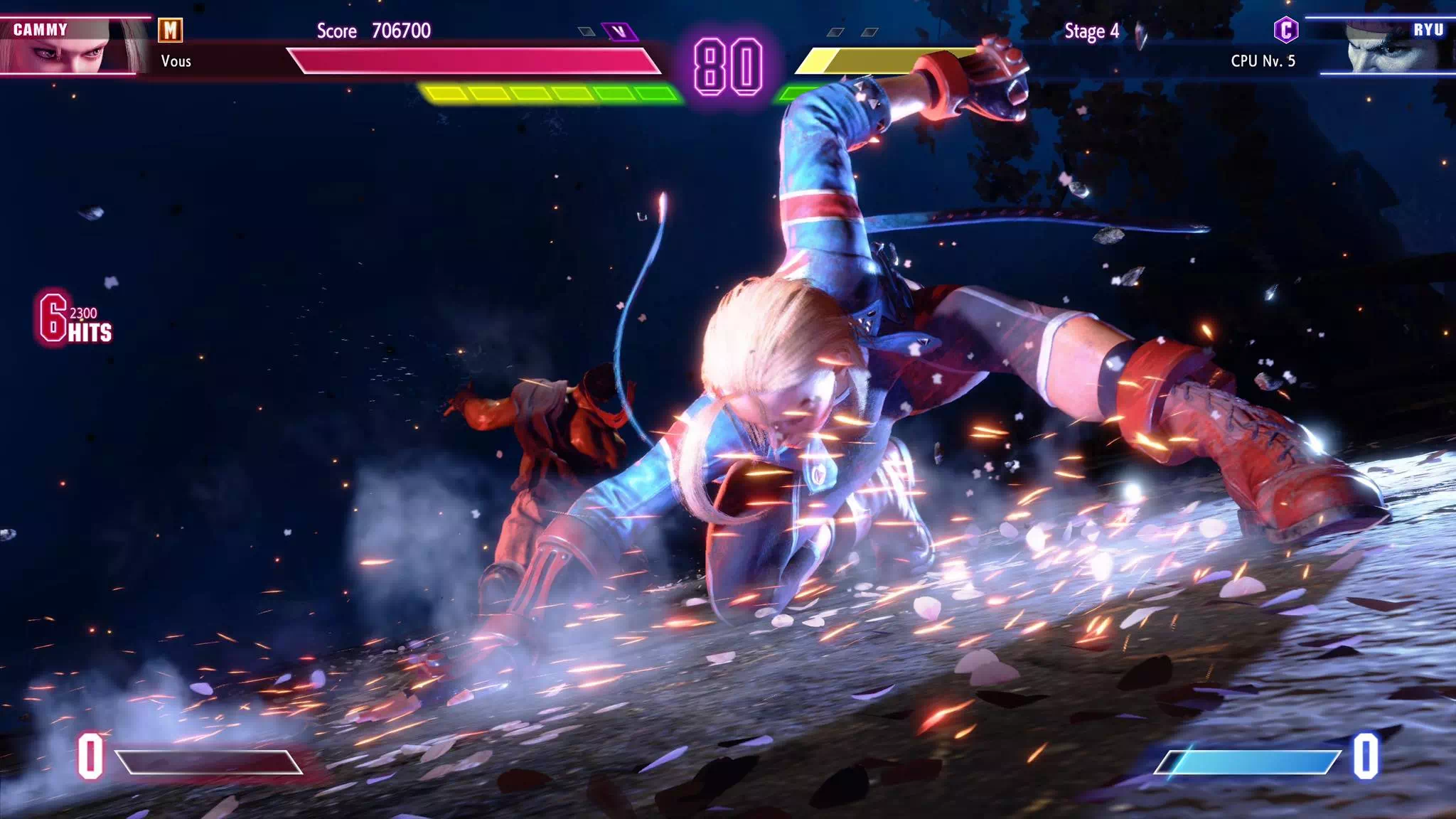Screen dimensions: 1456x819
Task: Select the purple C control-type badge
Action: coord(1285,30)
